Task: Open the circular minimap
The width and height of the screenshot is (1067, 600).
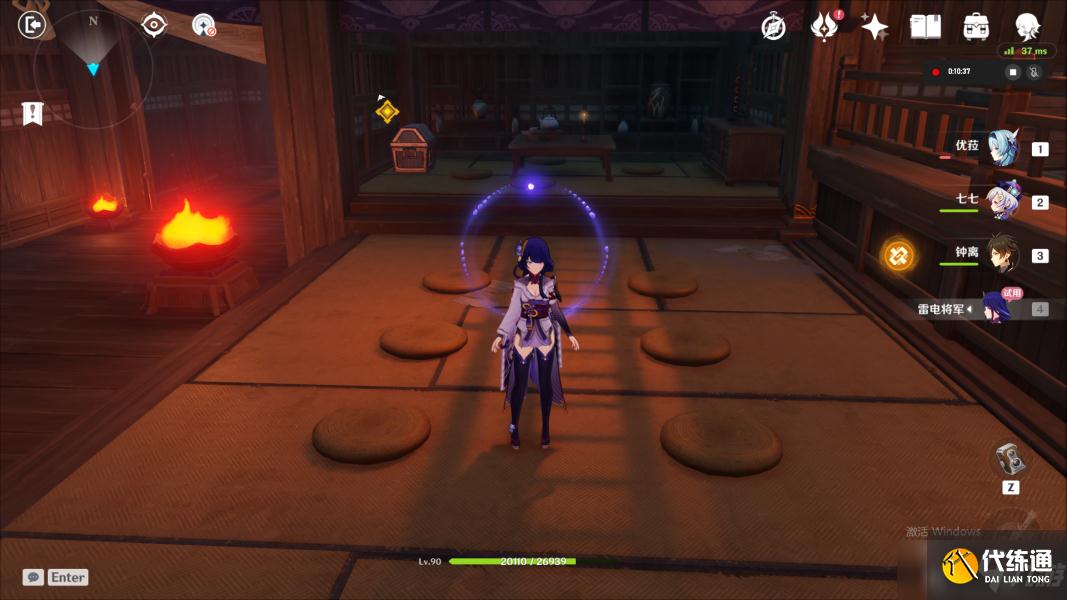Action: pos(93,69)
